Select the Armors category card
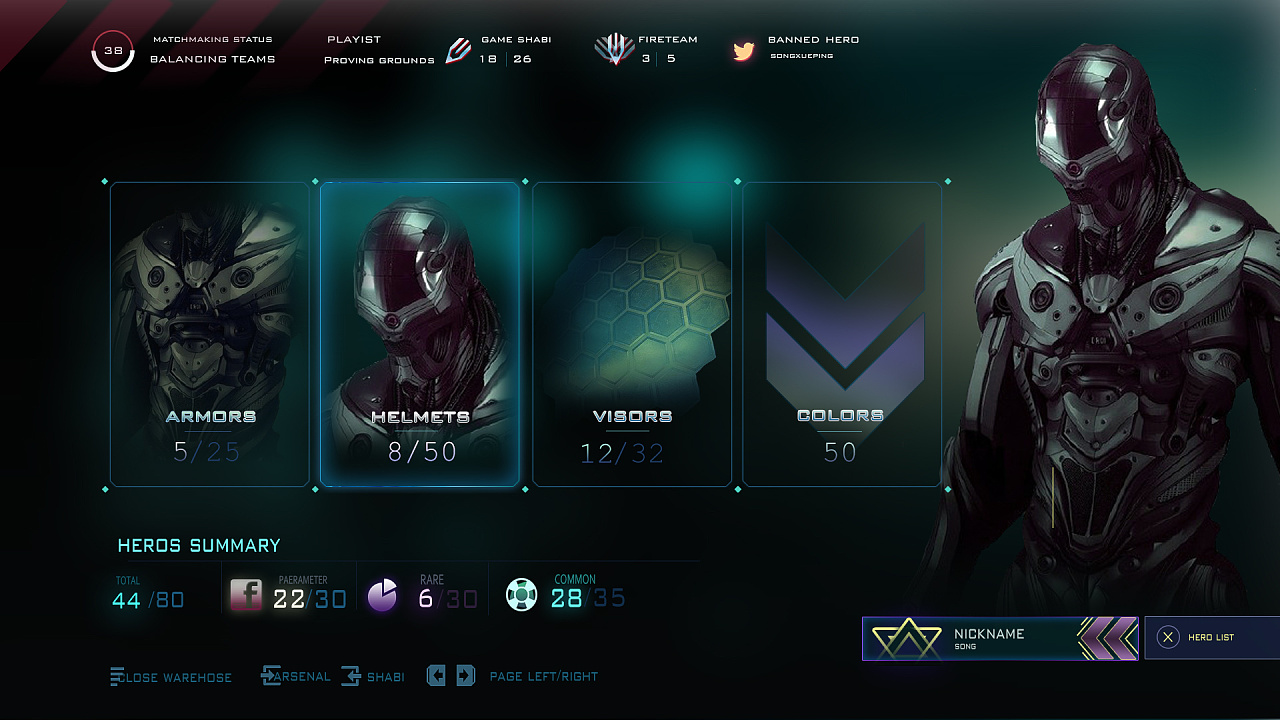This screenshot has width=1280, height=720. tap(210, 334)
